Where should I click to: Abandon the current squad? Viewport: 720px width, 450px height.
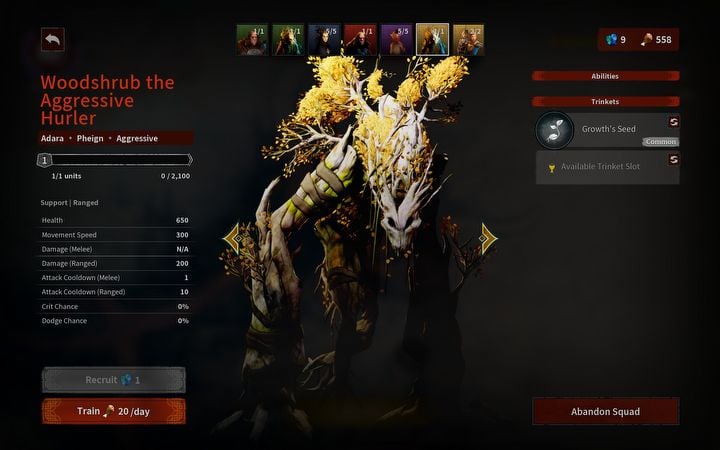tap(605, 411)
